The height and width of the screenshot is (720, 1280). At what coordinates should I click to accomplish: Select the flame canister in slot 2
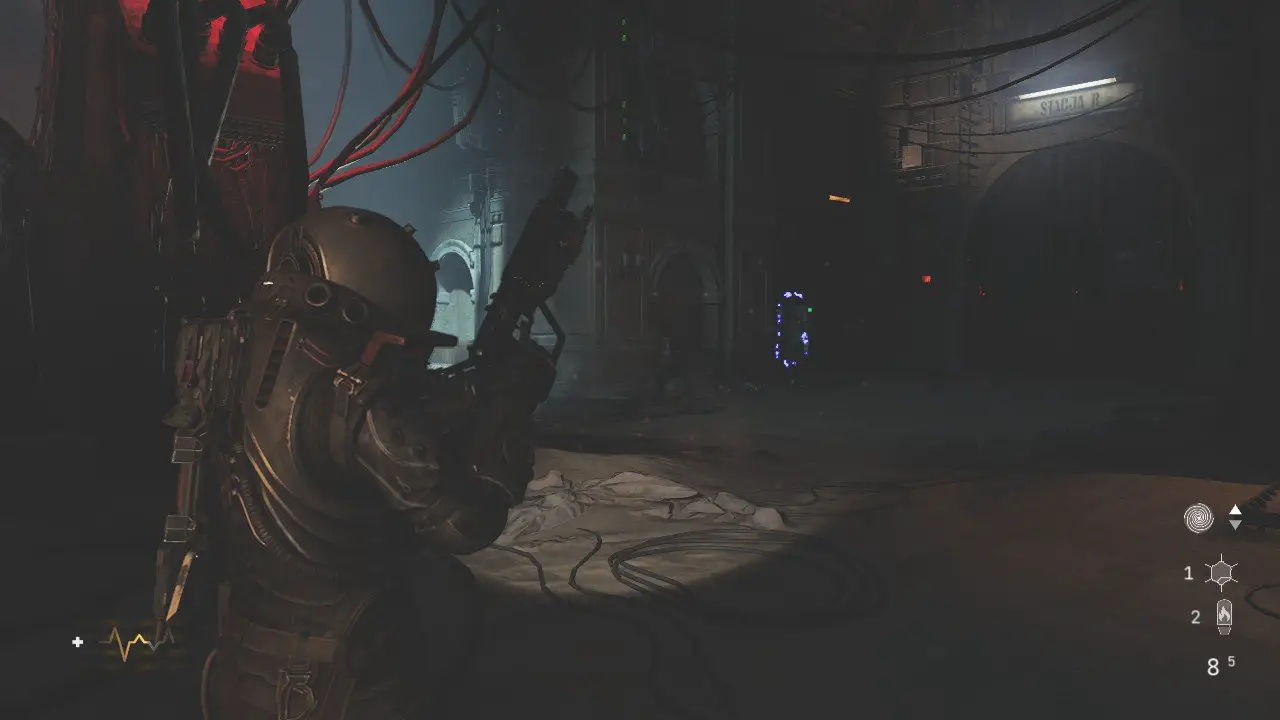[1223, 617]
